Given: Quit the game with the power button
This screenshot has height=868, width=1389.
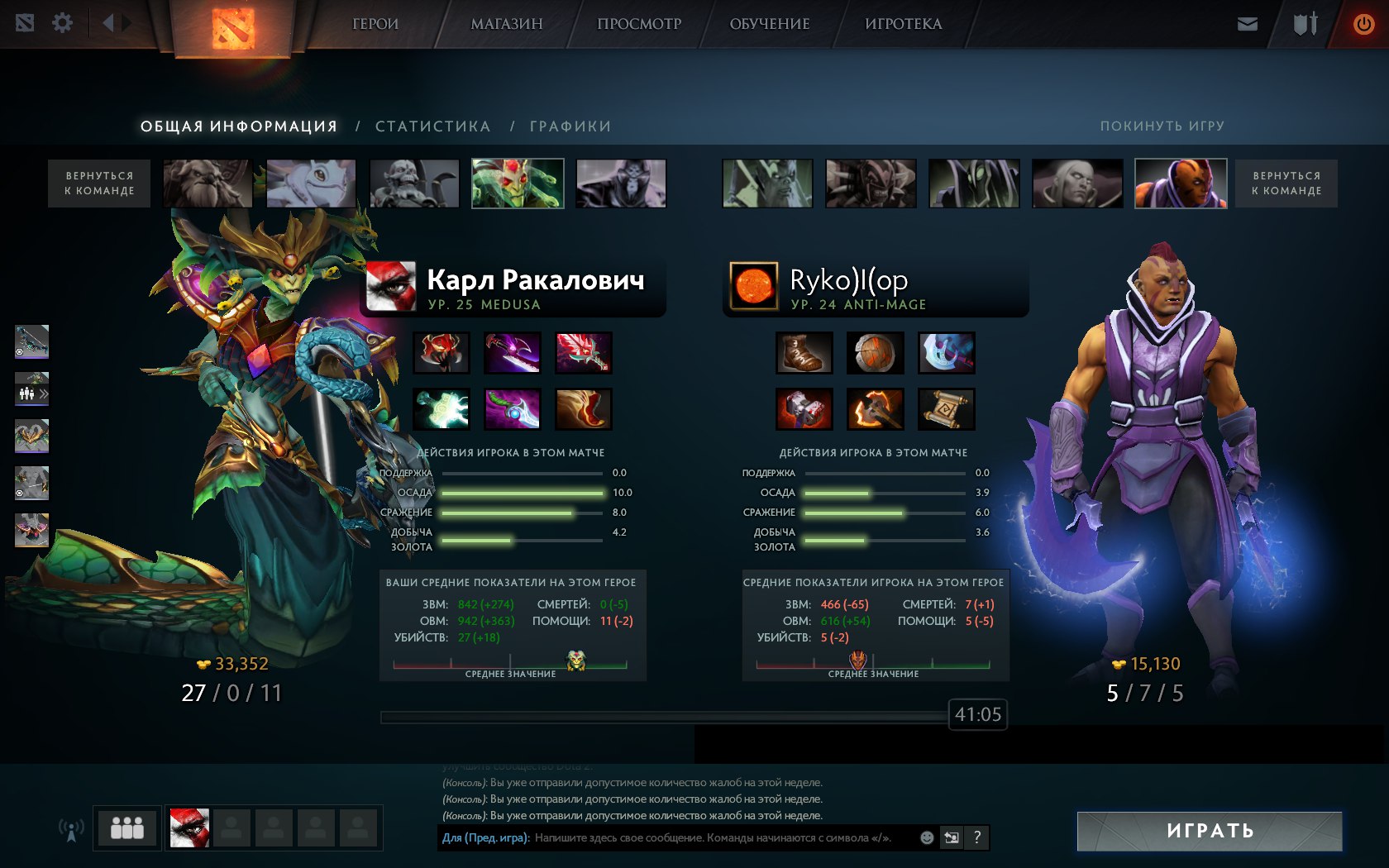Looking at the screenshot, I should 1363,24.
